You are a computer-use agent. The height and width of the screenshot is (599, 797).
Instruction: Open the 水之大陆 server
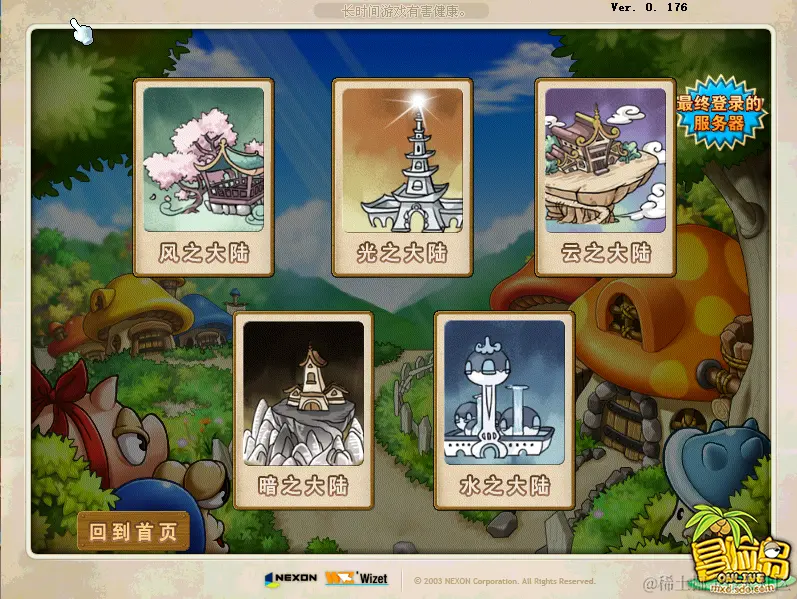pos(504,410)
